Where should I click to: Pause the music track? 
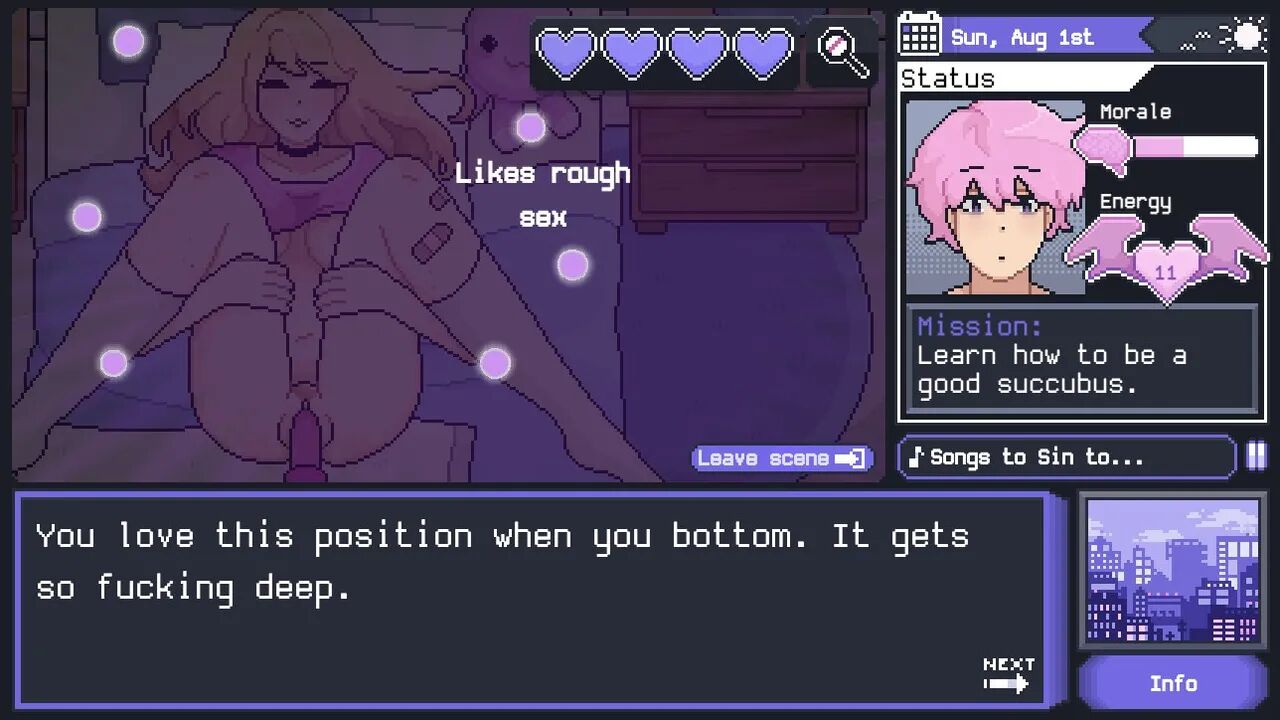coord(1256,457)
